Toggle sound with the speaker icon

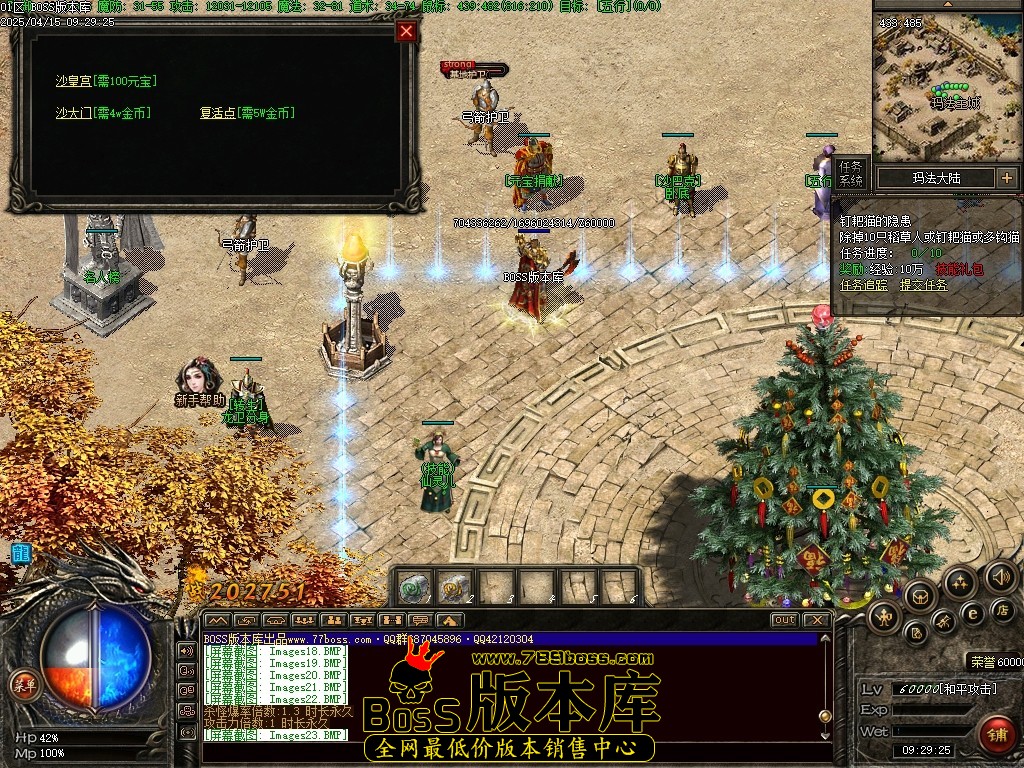coord(999,576)
